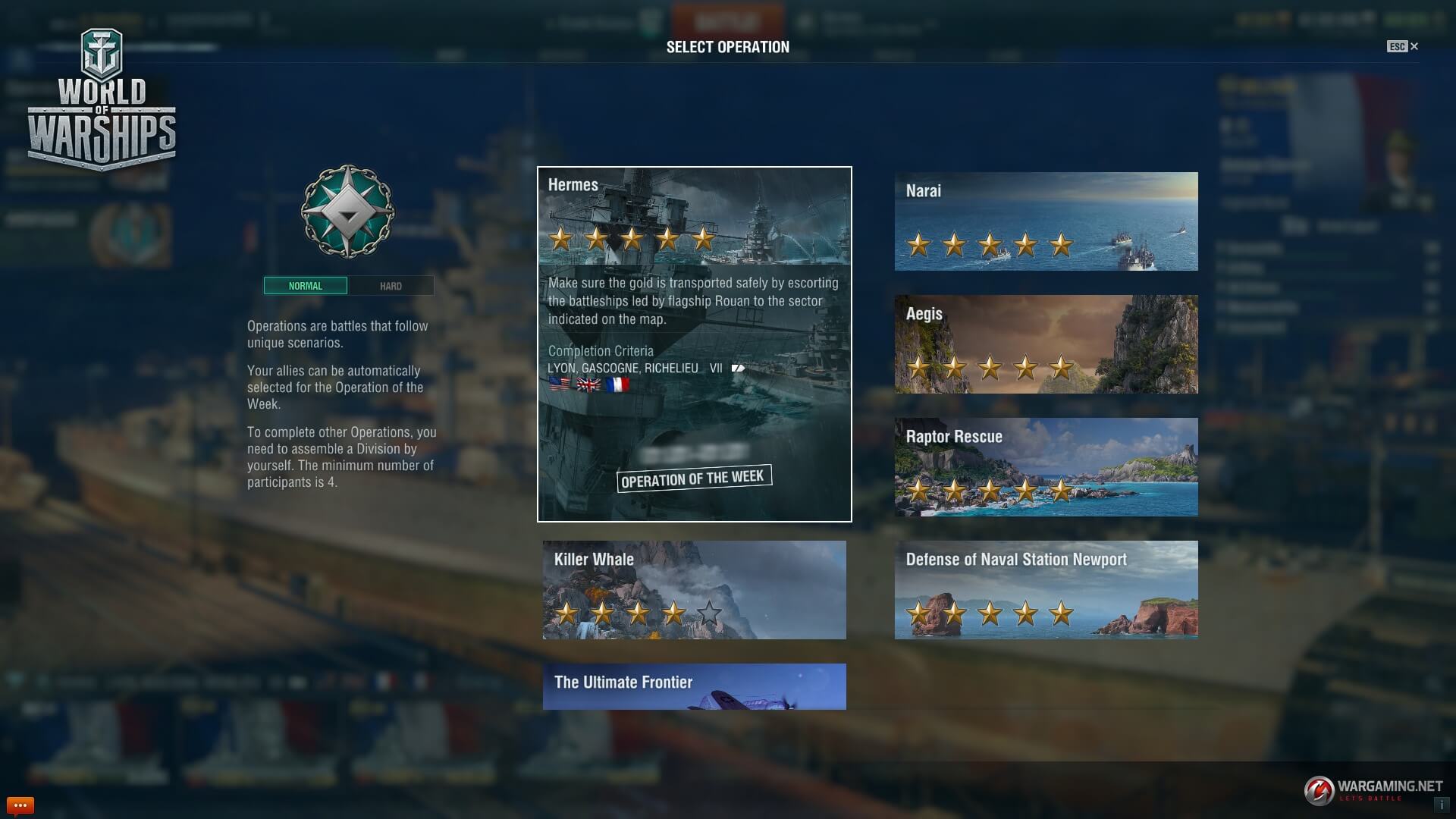Open the orange chat bubble button
This screenshot has width=1456, height=819.
(x=20, y=805)
